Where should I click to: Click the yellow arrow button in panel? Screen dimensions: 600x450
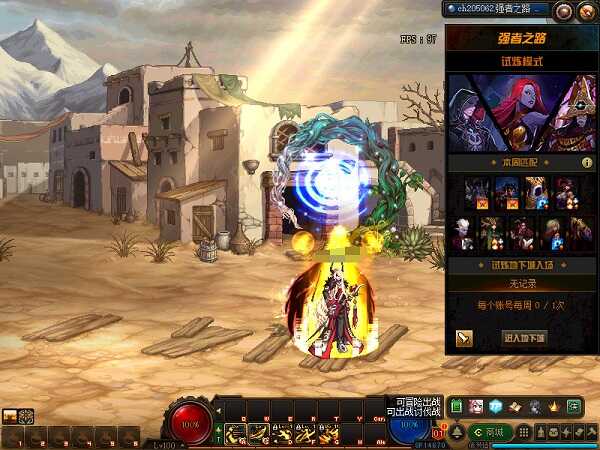point(464,338)
